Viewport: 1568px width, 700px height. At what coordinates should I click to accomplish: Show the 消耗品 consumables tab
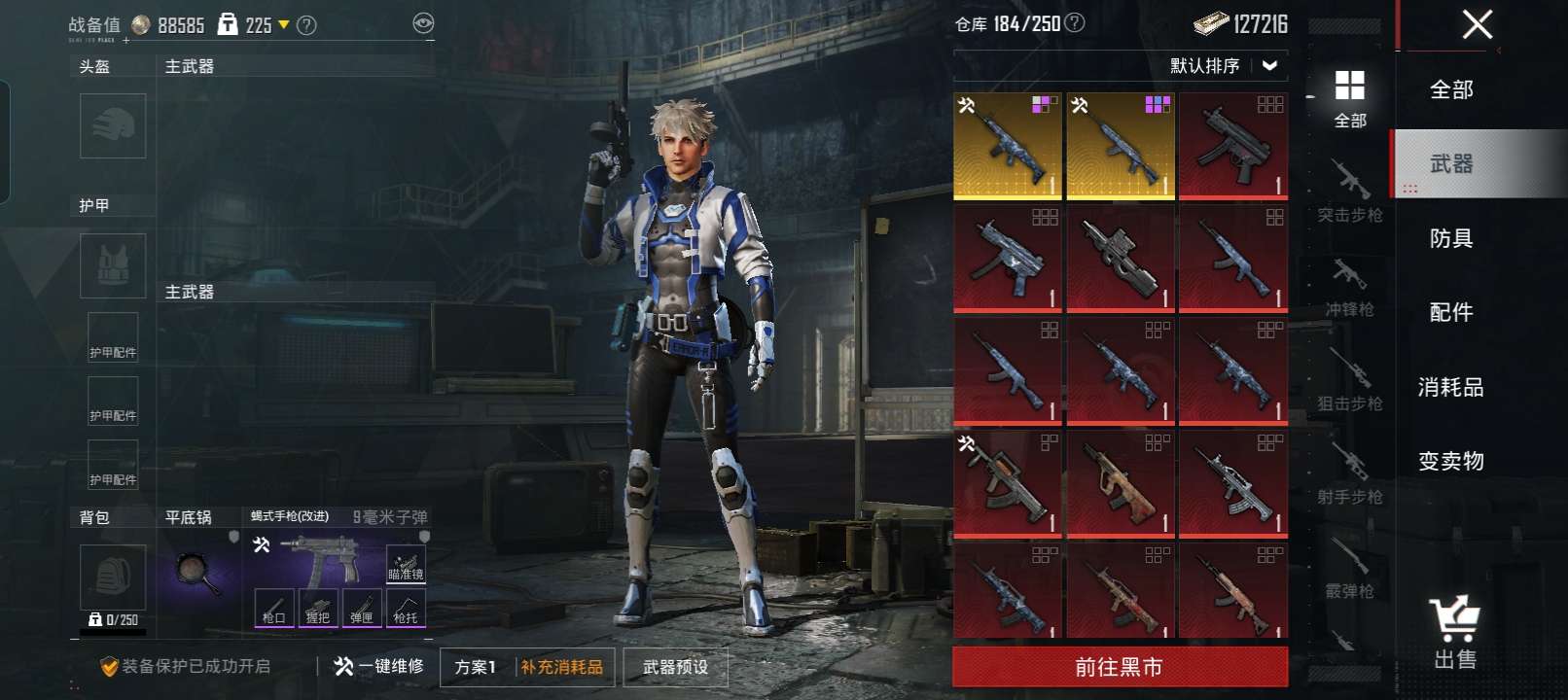pyautogui.click(x=1450, y=388)
